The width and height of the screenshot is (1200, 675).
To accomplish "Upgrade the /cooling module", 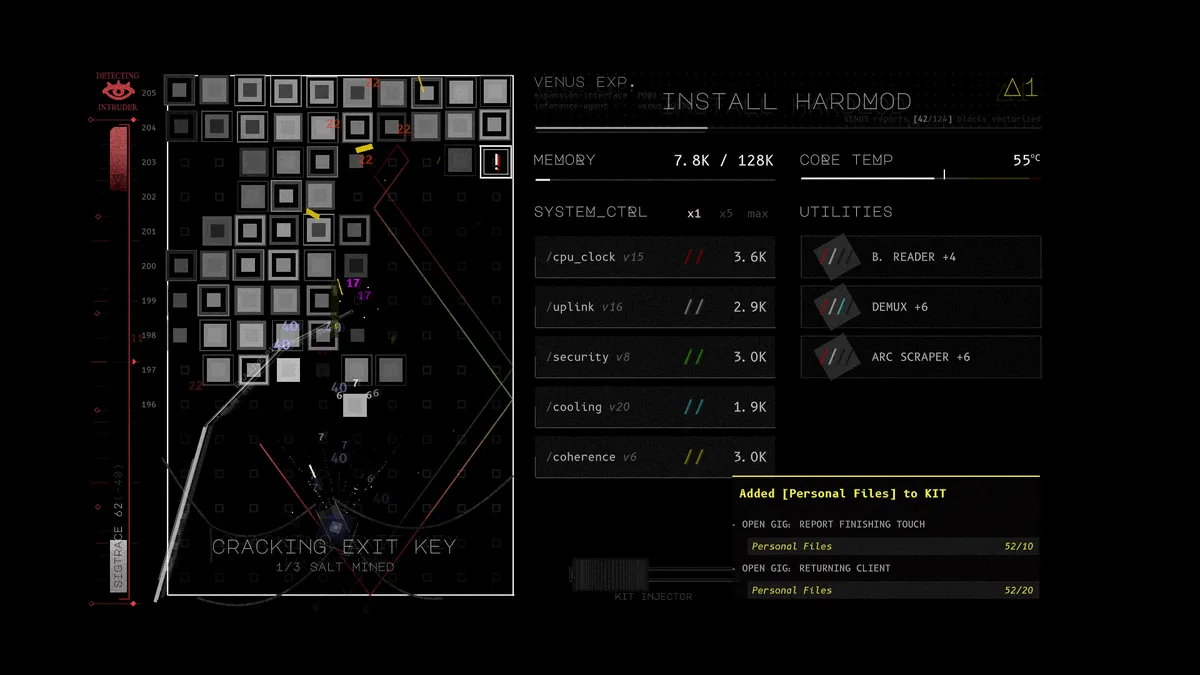I will tap(654, 407).
